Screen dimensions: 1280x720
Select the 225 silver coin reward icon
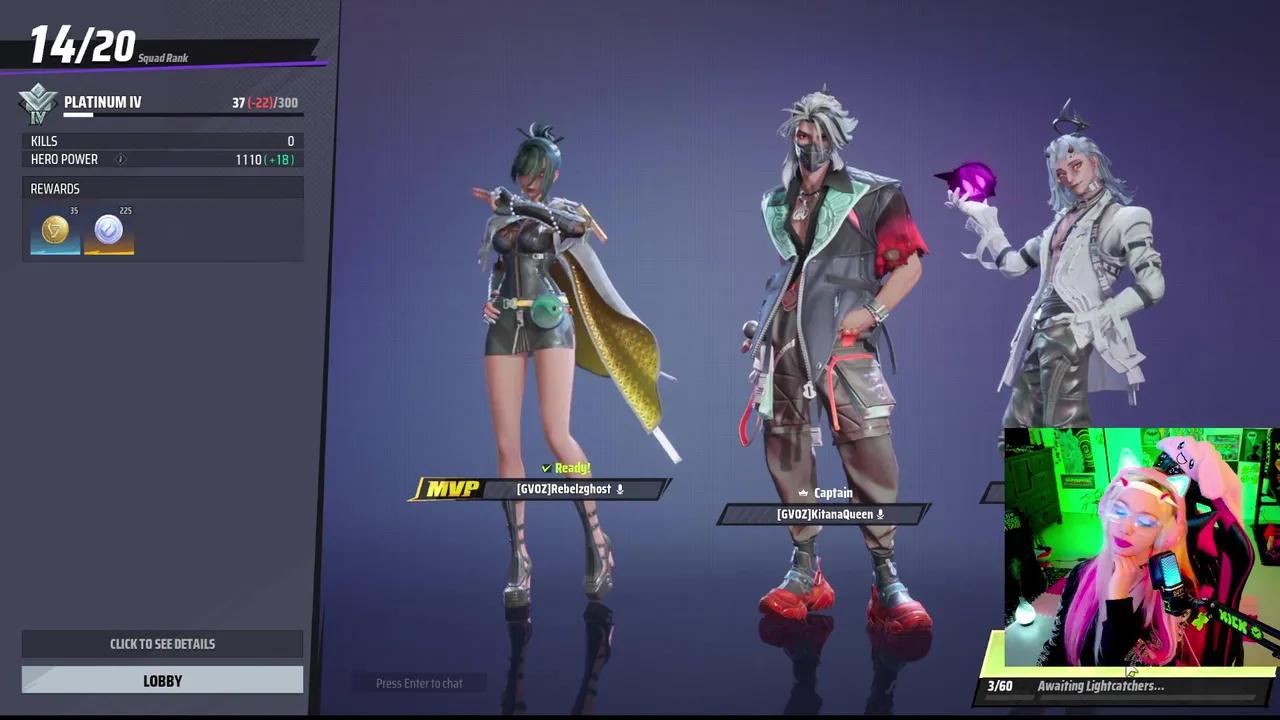(x=108, y=230)
